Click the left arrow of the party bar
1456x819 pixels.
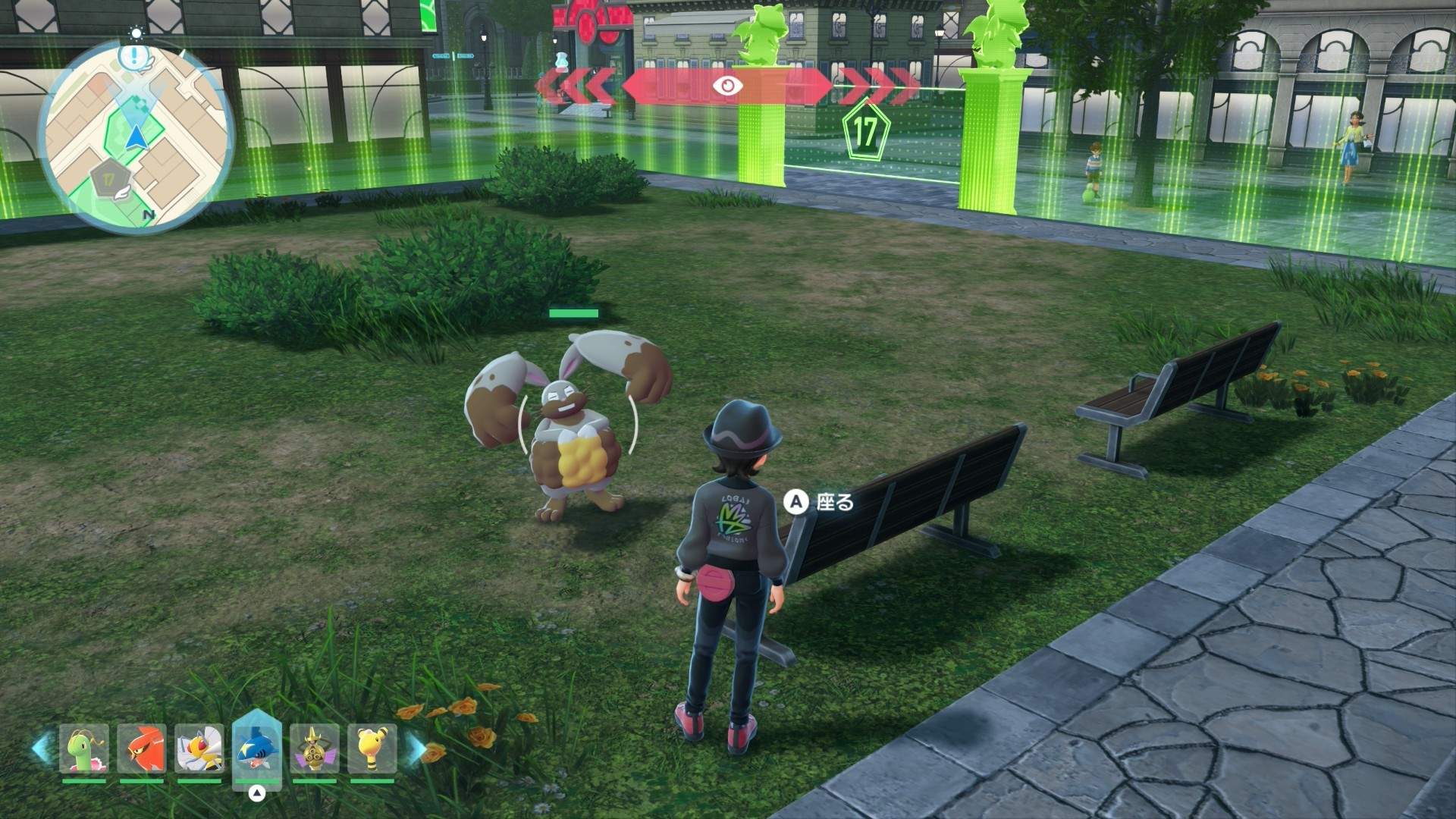click(x=42, y=748)
